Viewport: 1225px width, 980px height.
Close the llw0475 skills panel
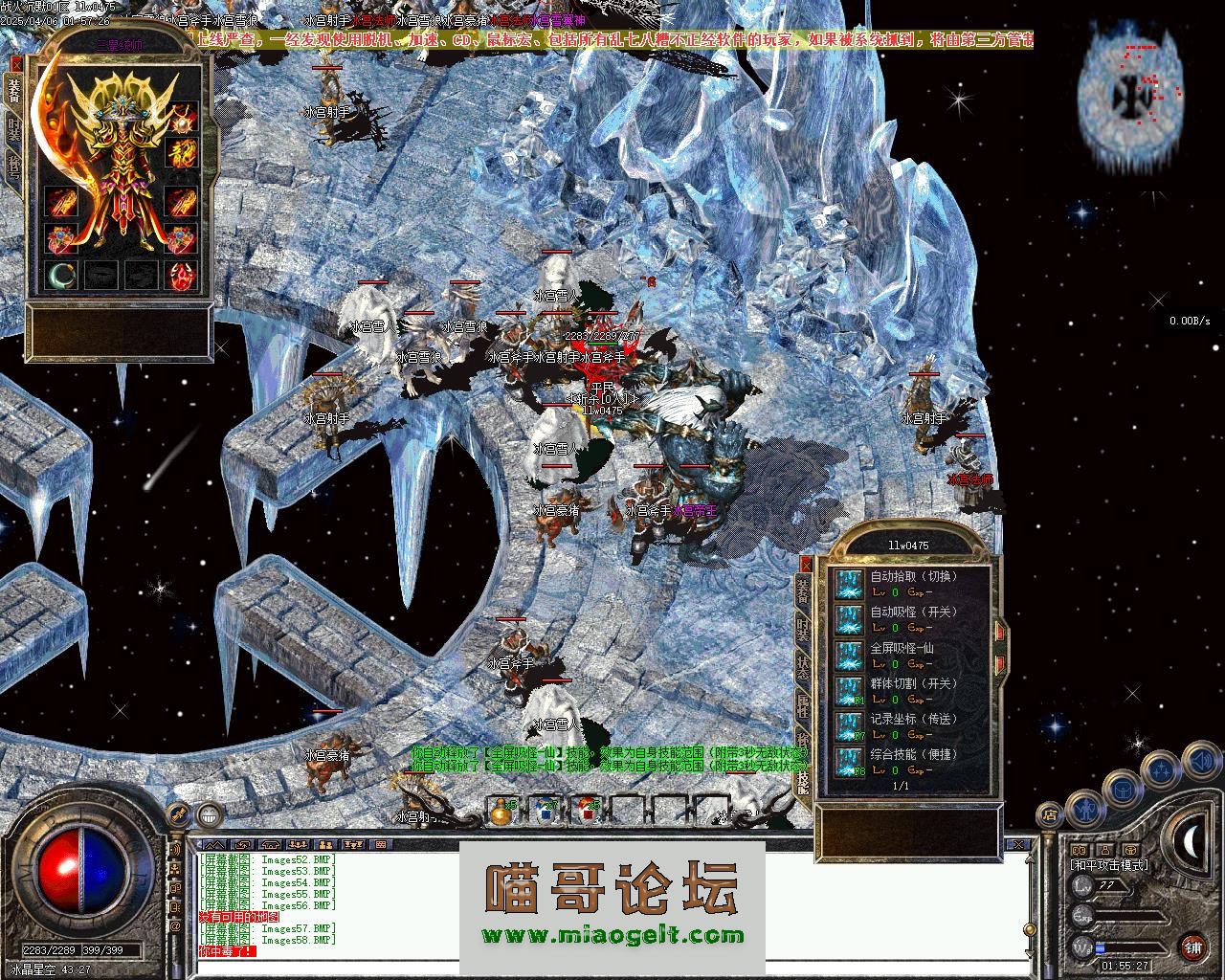click(x=806, y=565)
